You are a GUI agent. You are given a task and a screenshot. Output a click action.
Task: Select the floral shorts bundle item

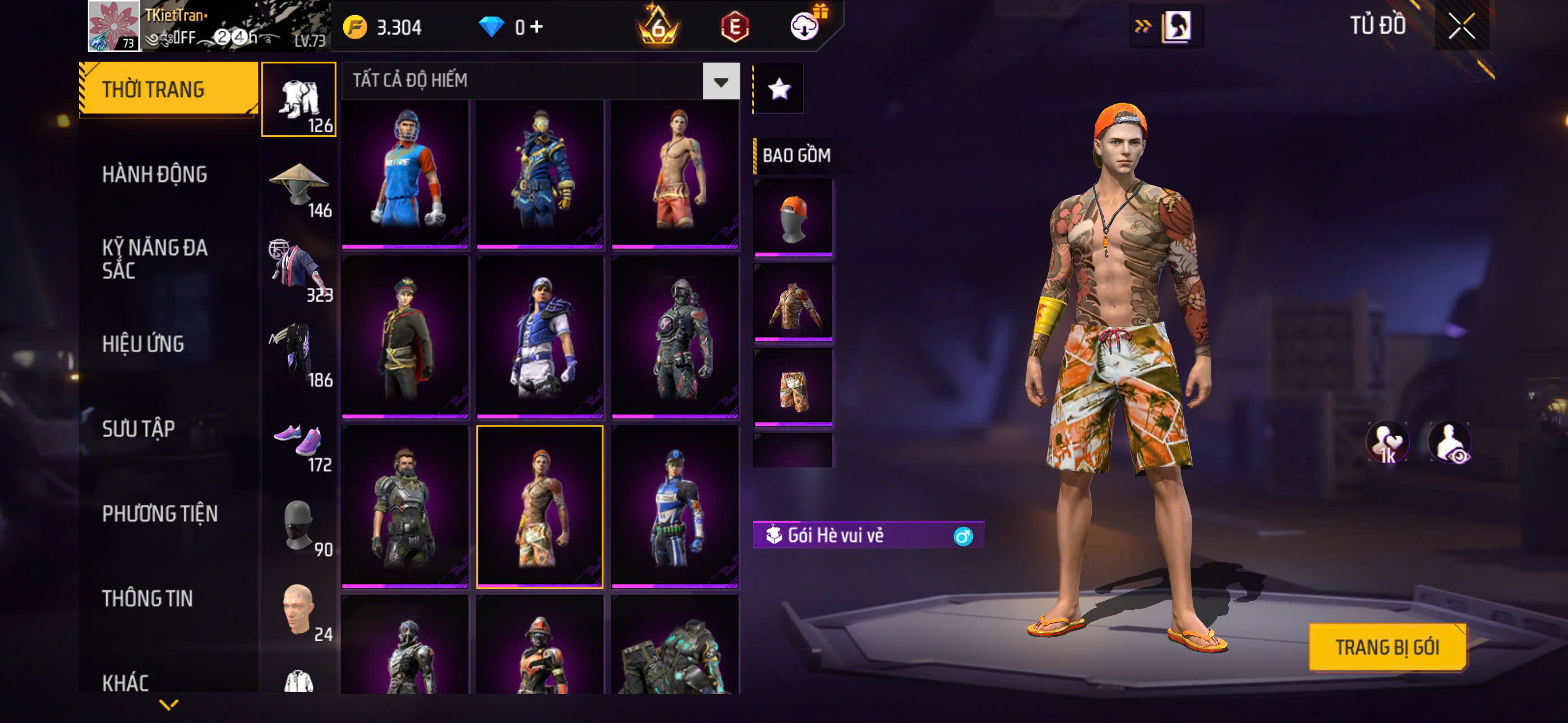click(x=792, y=387)
